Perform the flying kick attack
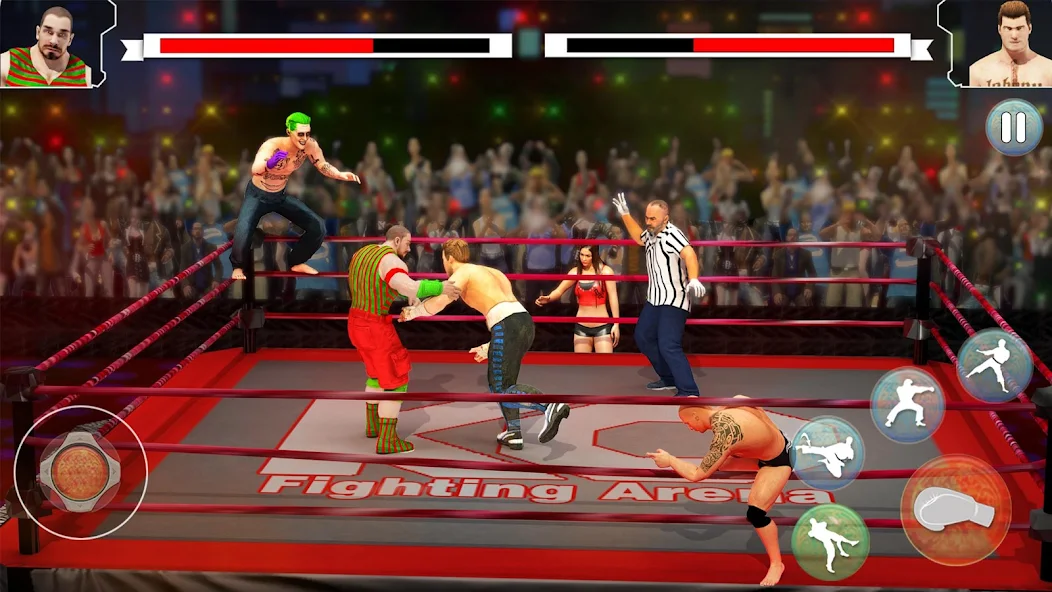Image resolution: width=1052 pixels, height=592 pixels. [827, 453]
